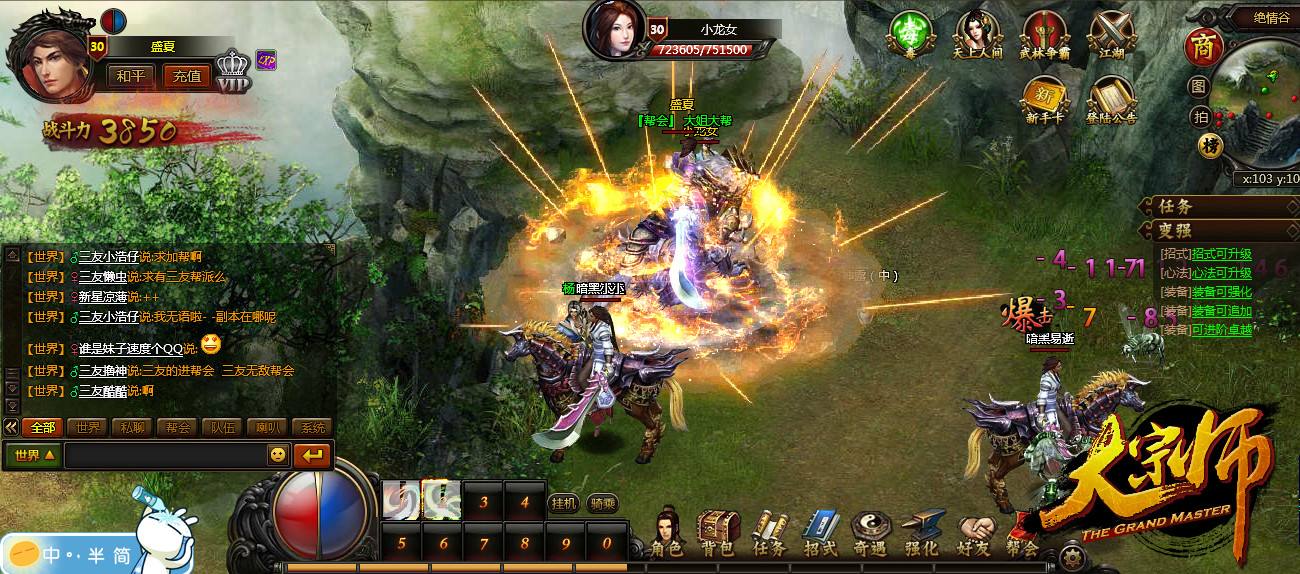The height and width of the screenshot is (574, 1300).
Task: Open the chat emoji picker
Action: (278, 455)
